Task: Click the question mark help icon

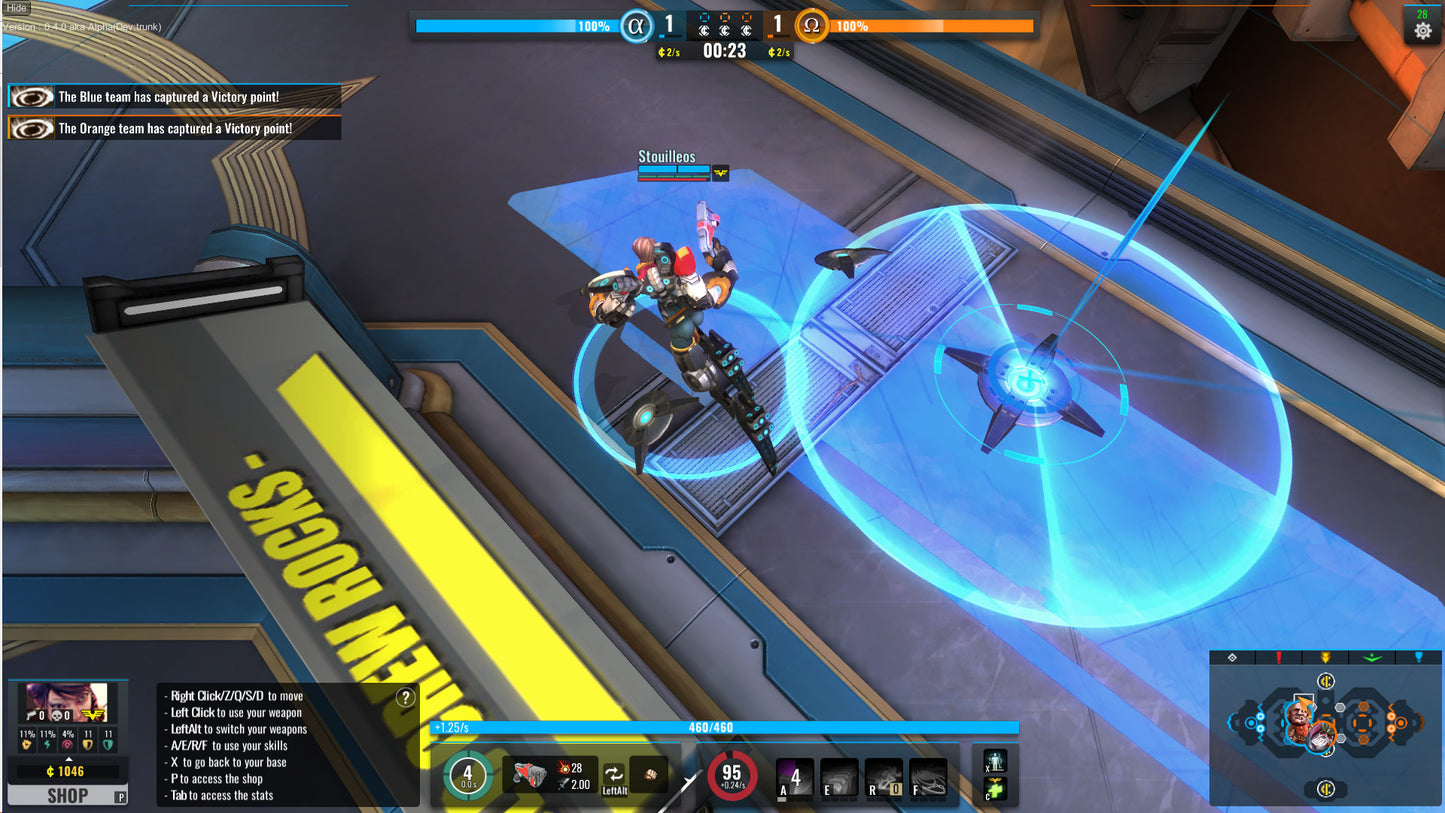Action: (x=406, y=698)
